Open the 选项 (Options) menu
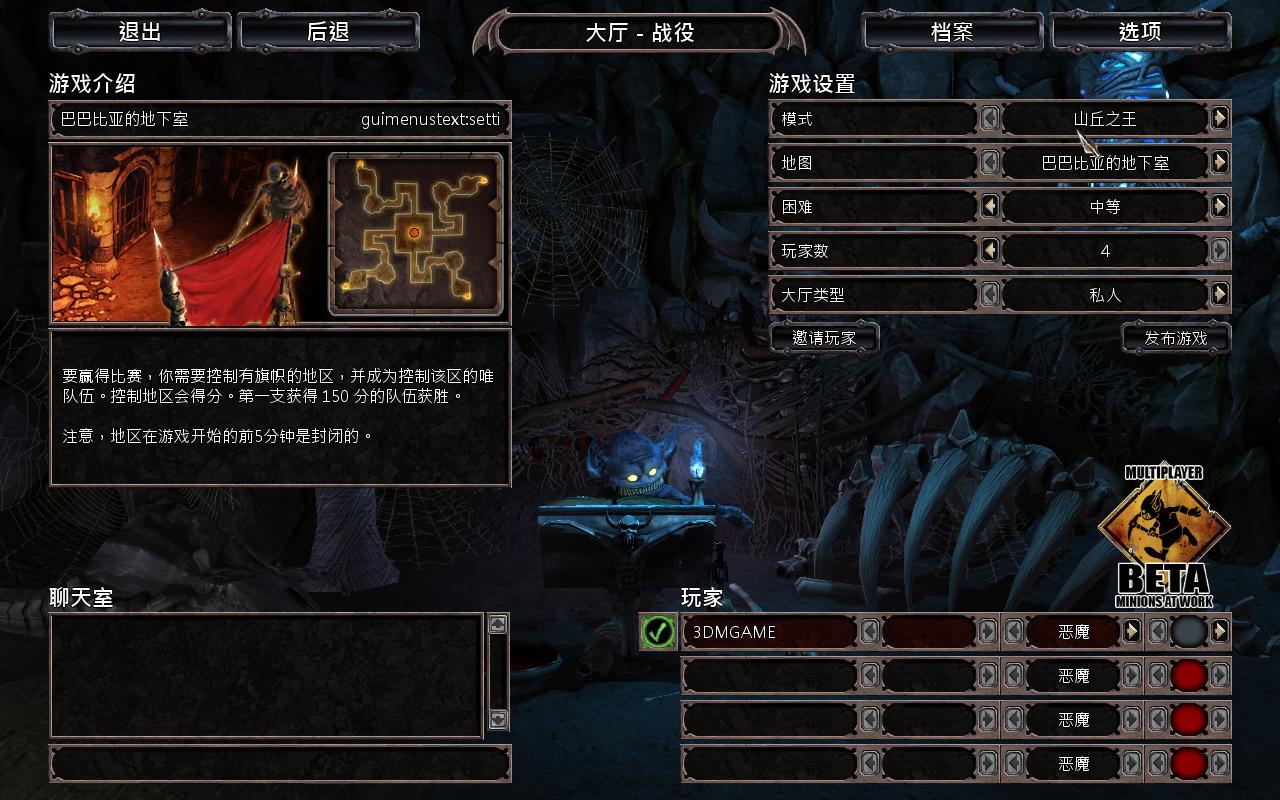This screenshot has height=800, width=1280. click(1140, 32)
